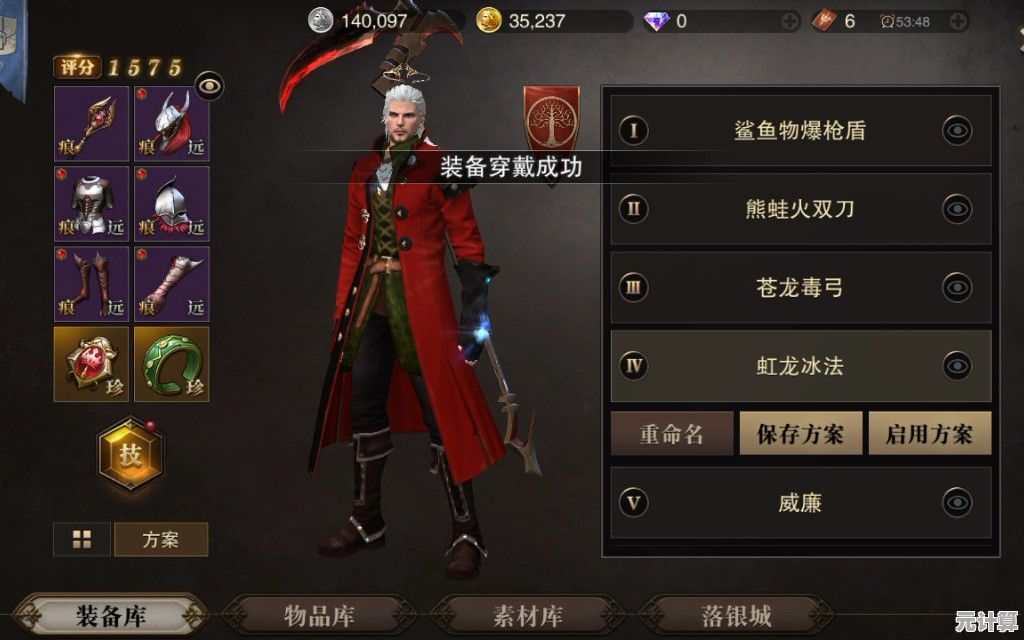
Task: Switch to the 装备库 tab
Action: click(x=112, y=615)
